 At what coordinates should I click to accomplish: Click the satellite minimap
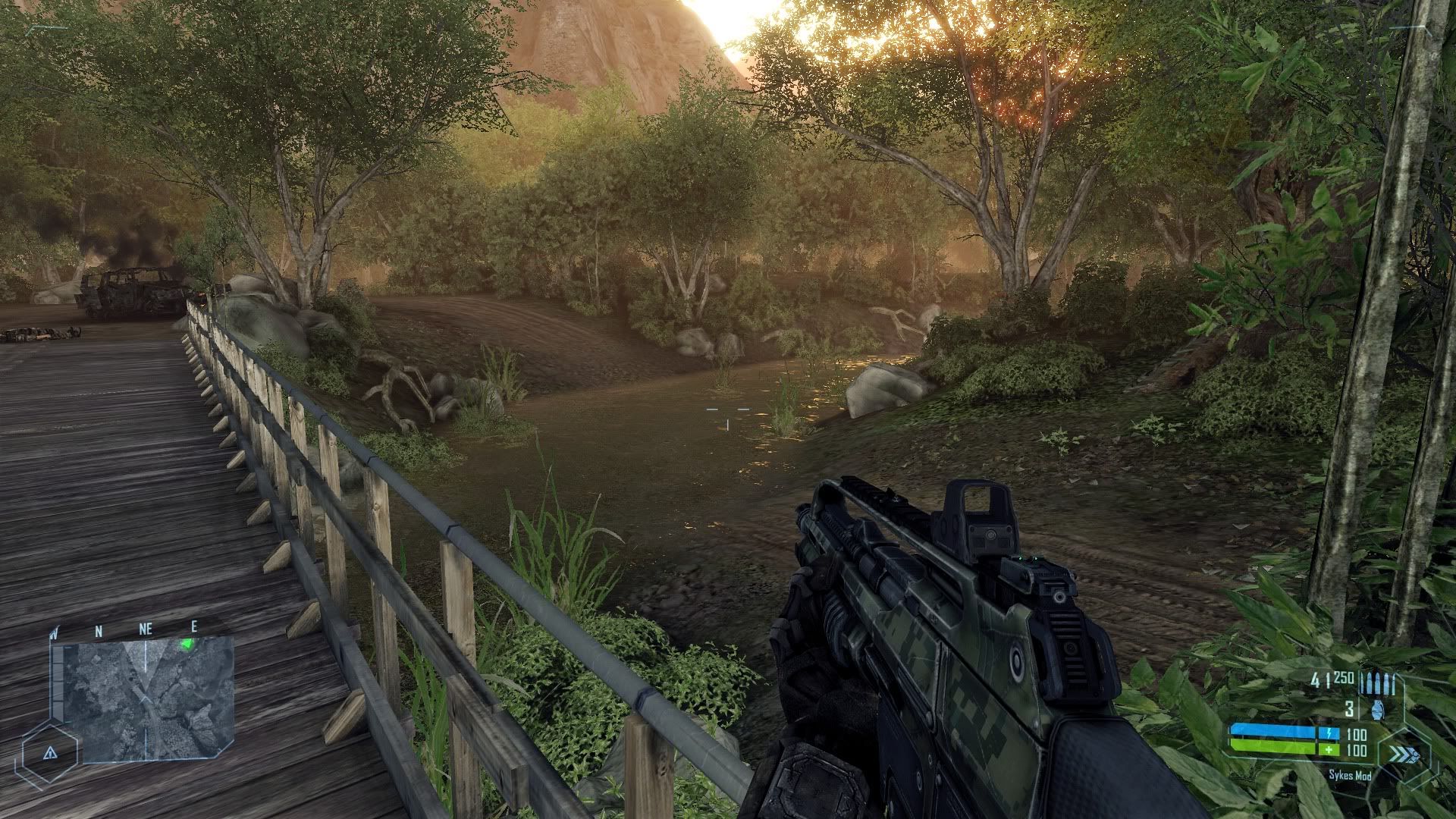tap(146, 699)
